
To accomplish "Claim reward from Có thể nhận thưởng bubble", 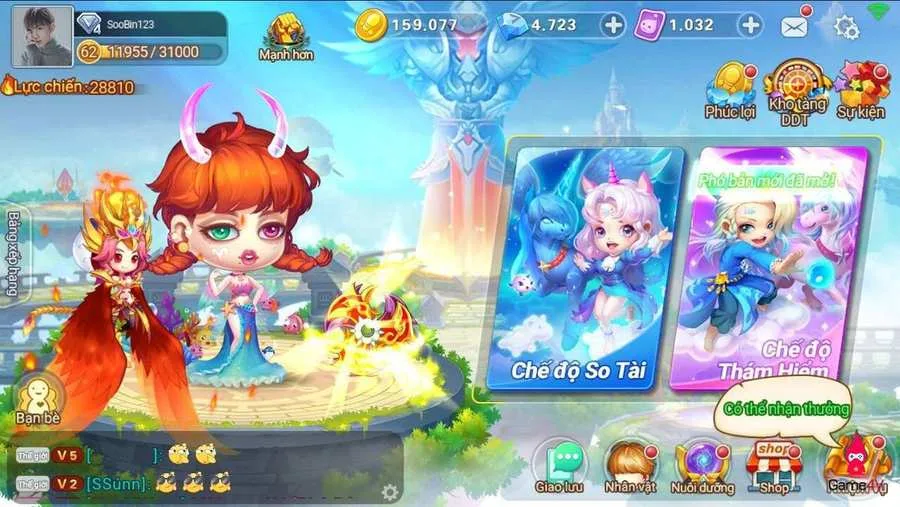I will click(785, 409).
